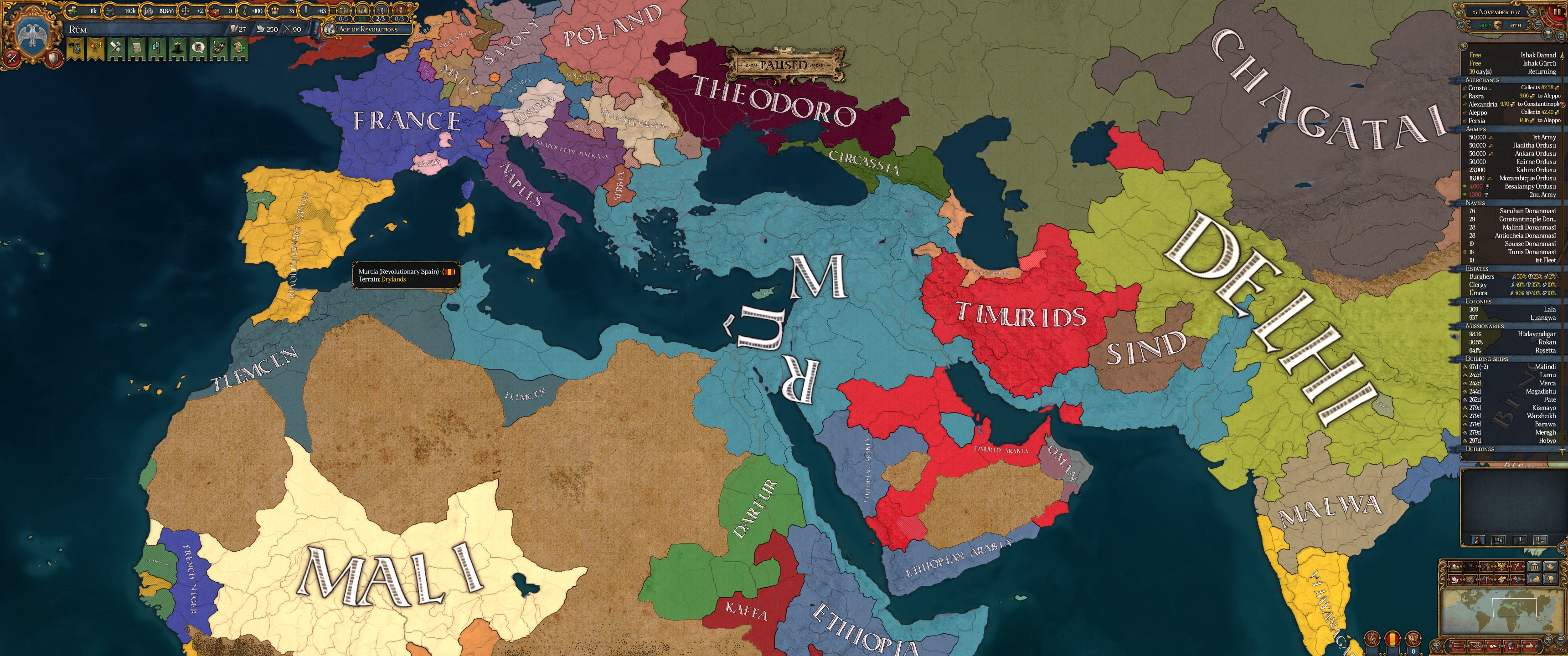The image size is (1568, 656).
Task: Open the budget panel via the ducats icon
Action: pyautogui.click(x=72, y=11)
